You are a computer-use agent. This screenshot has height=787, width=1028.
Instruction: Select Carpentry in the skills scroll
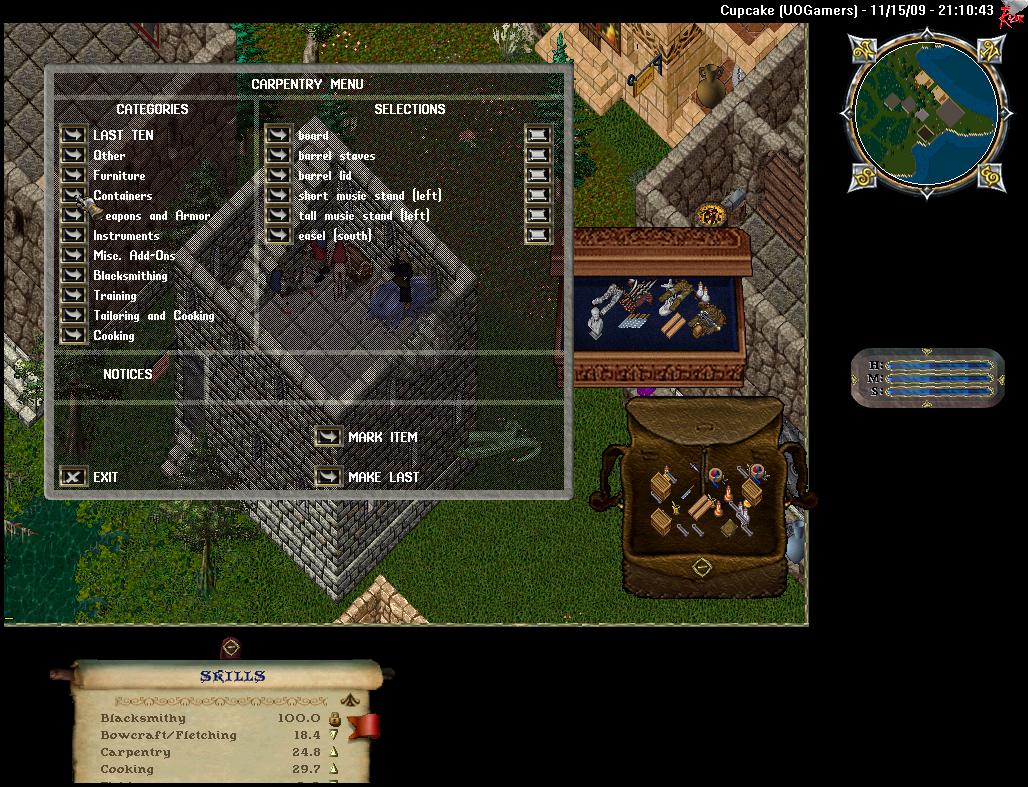[x=135, y=752]
